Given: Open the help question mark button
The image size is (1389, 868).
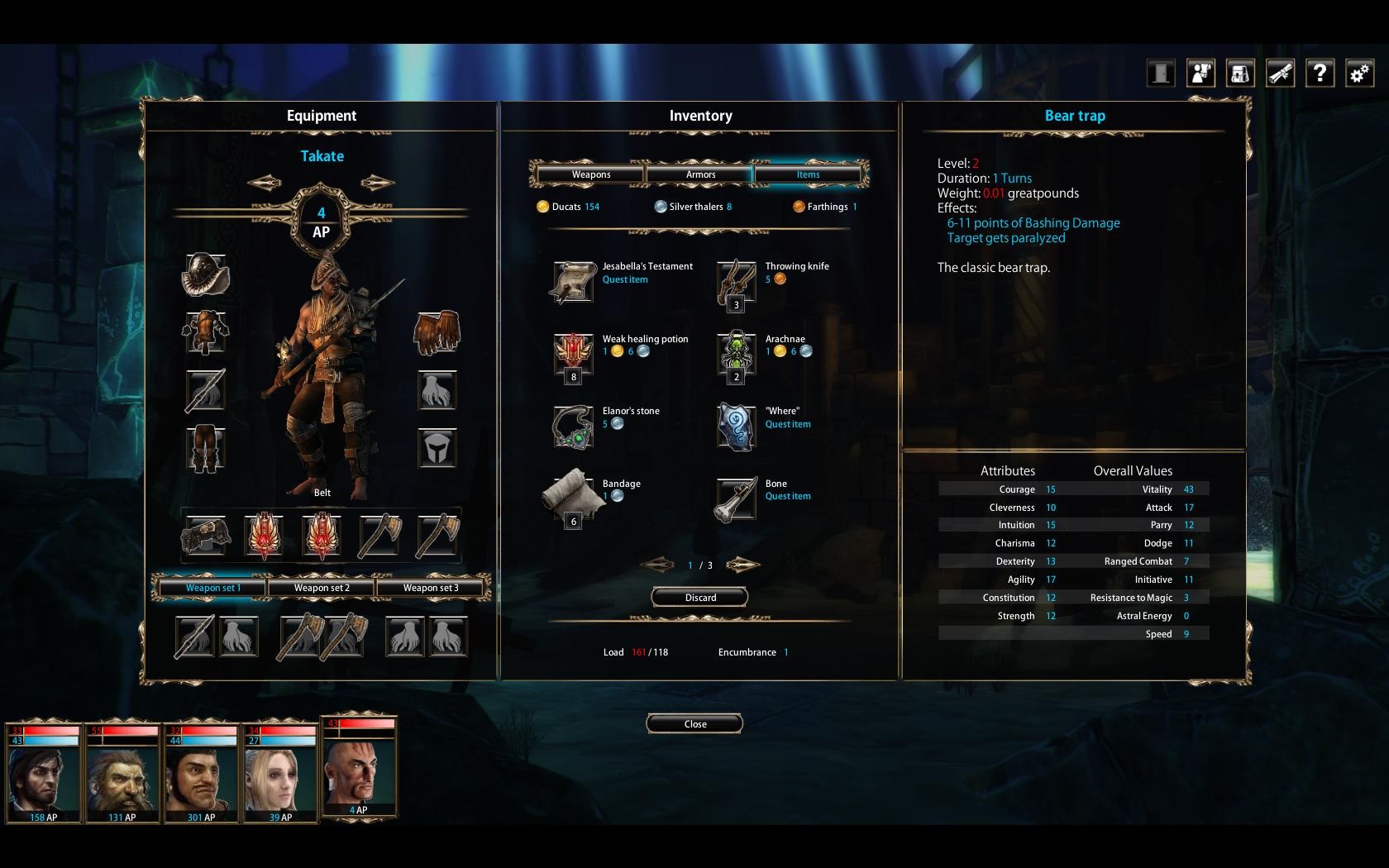Looking at the screenshot, I should coord(1320,74).
